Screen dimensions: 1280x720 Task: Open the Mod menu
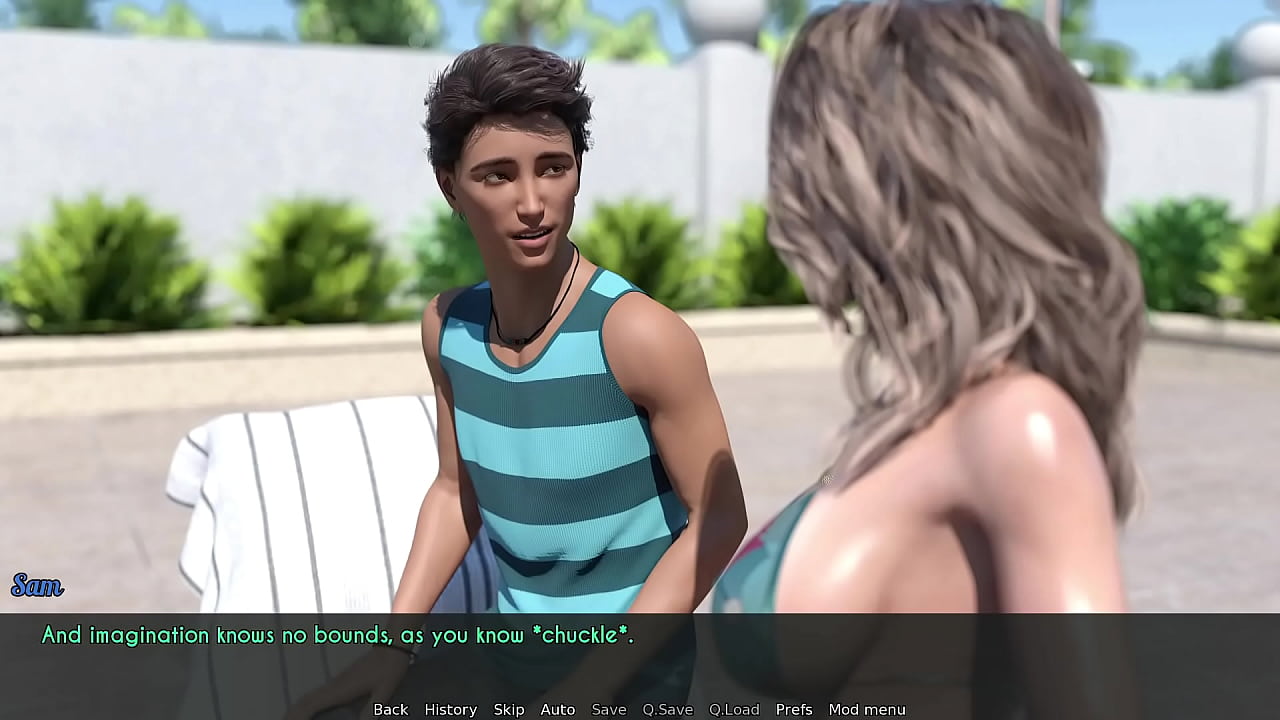866,709
